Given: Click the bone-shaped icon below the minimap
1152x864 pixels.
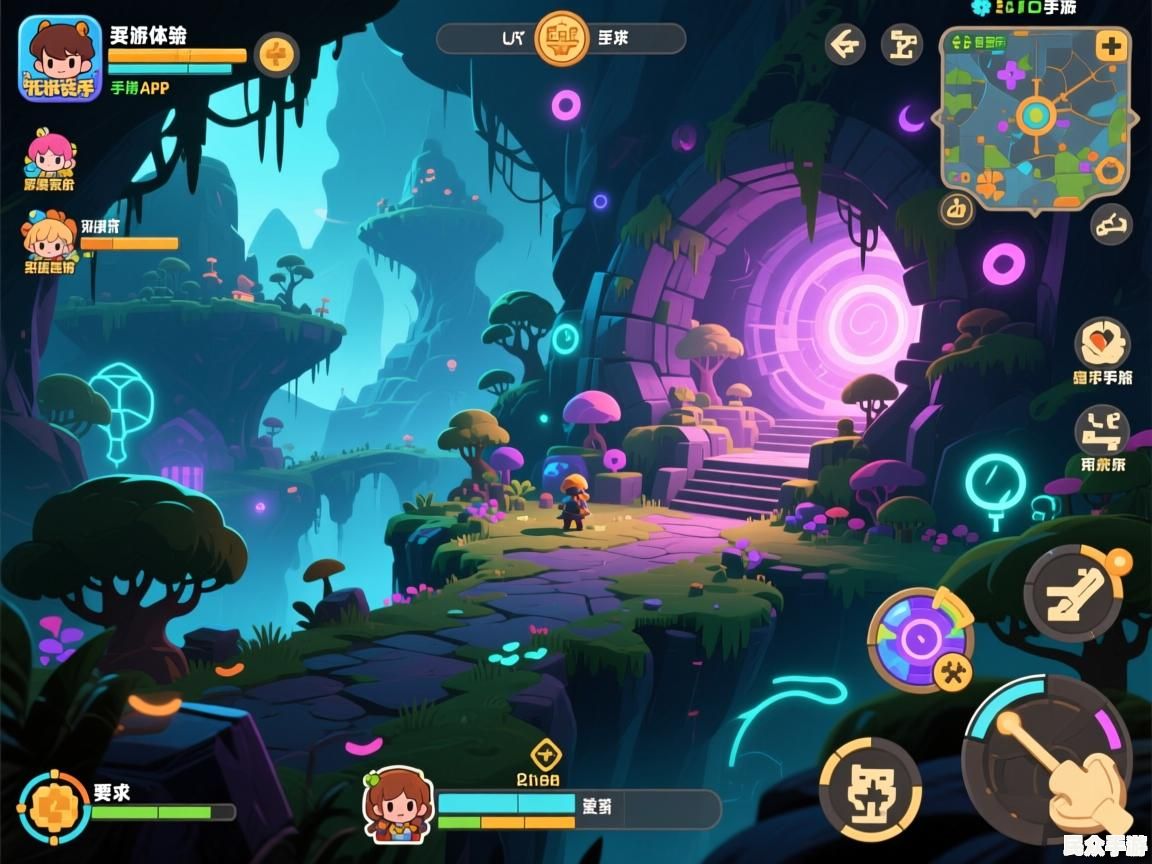Looking at the screenshot, I should [1110, 224].
